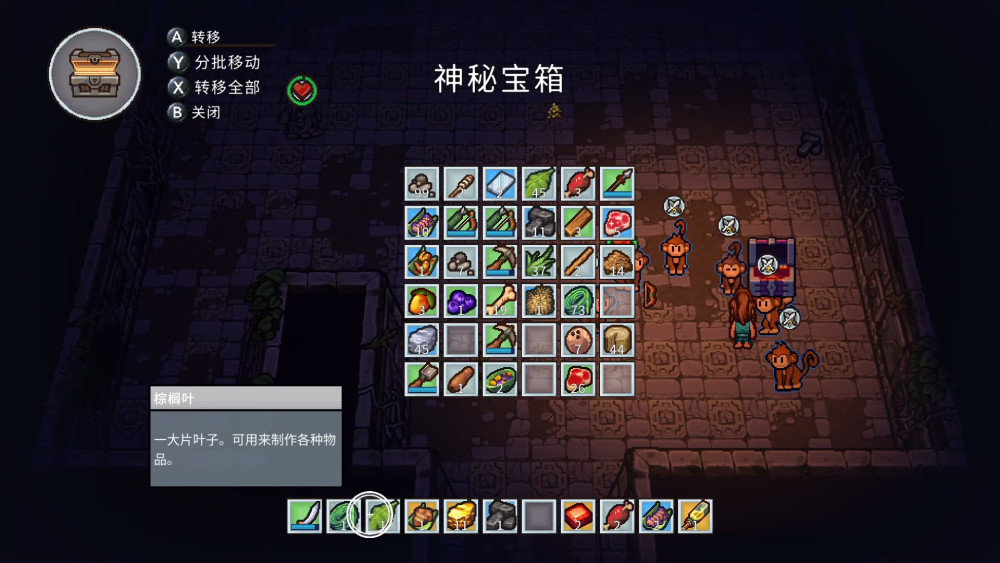Select the pebbles stack of 99 in chest
This screenshot has width=1000, height=563.
tap(422, 183)
